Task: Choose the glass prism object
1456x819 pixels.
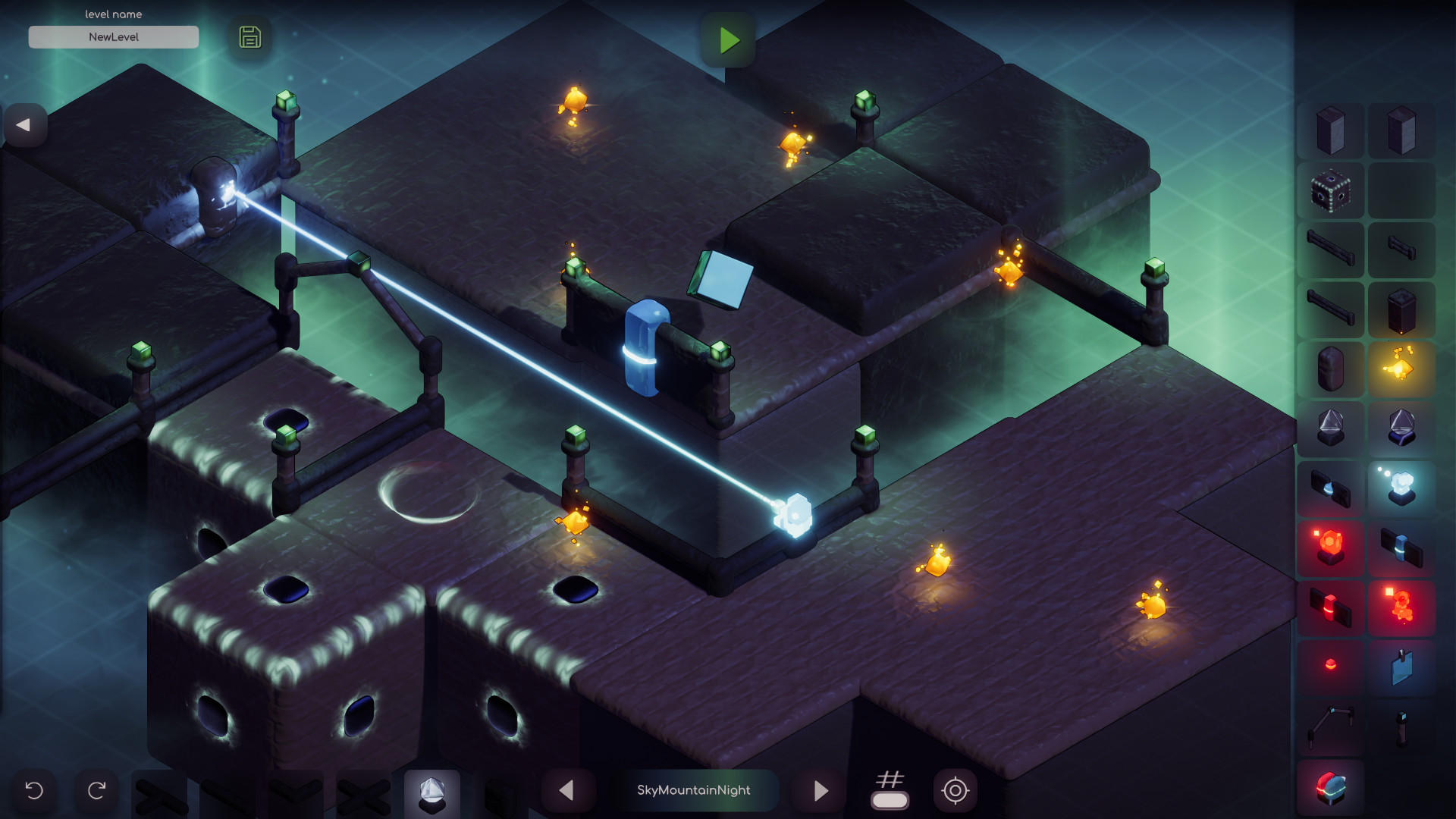Action: (1331, 425)
